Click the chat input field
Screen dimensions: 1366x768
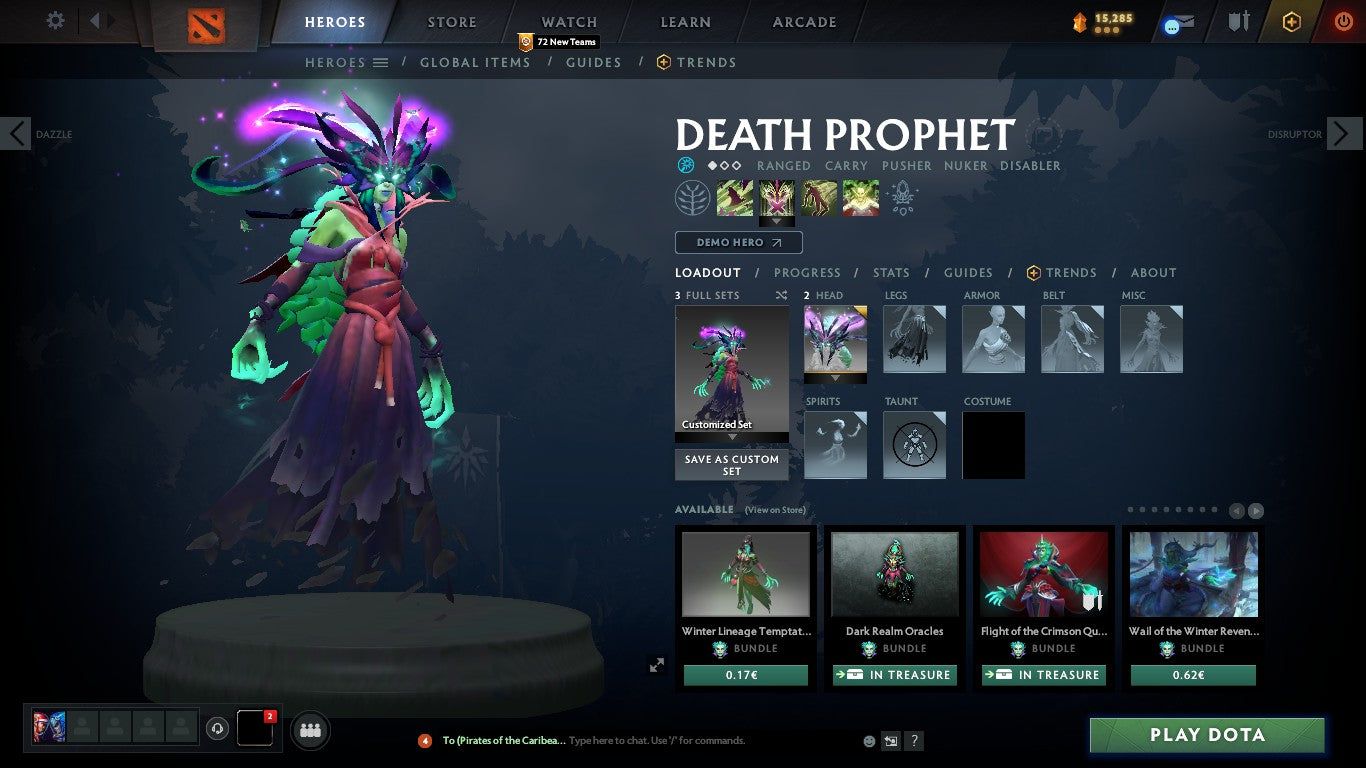660,740
